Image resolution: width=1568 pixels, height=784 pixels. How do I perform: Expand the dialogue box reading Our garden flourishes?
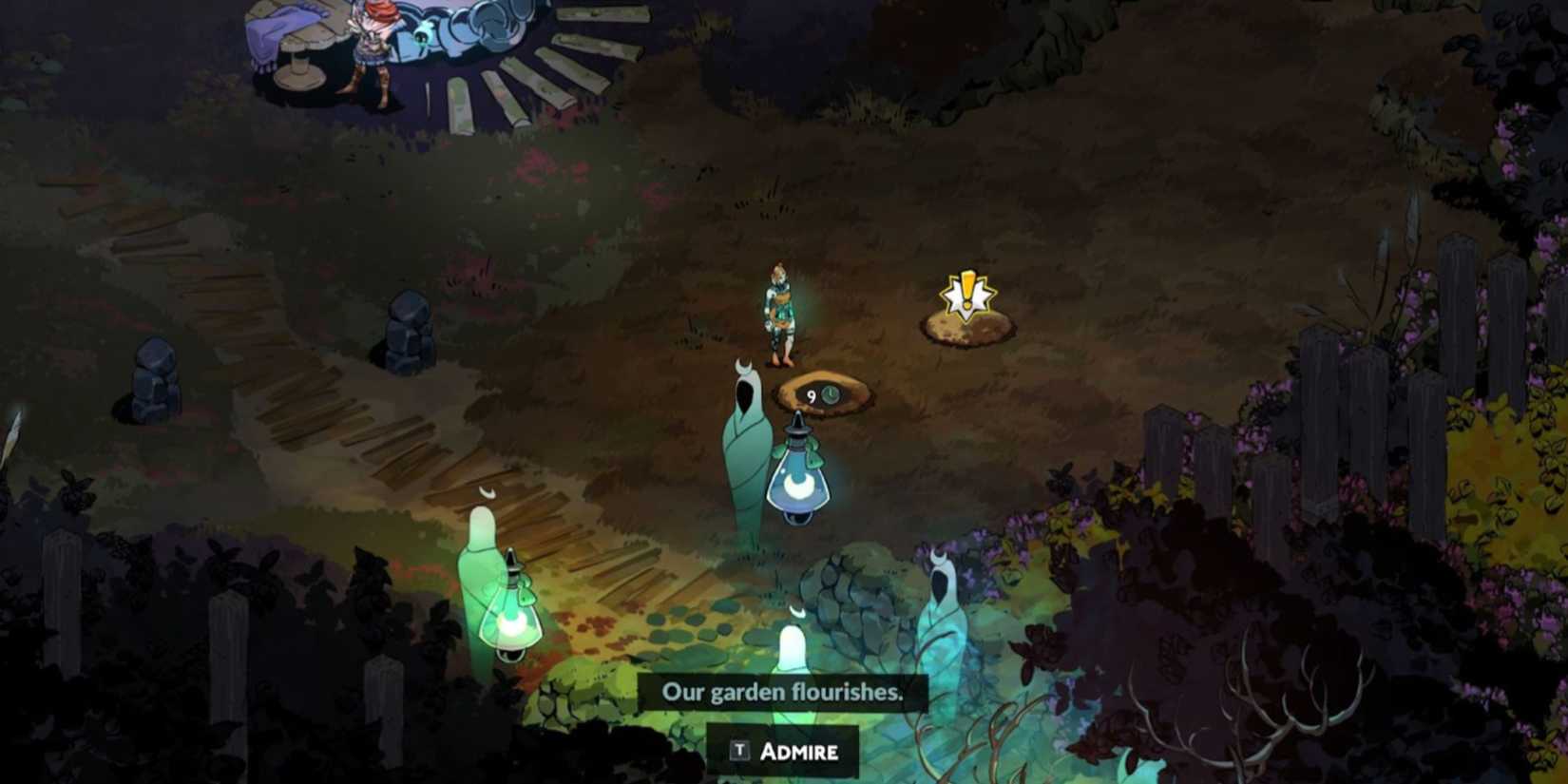(x=790, y=692)
